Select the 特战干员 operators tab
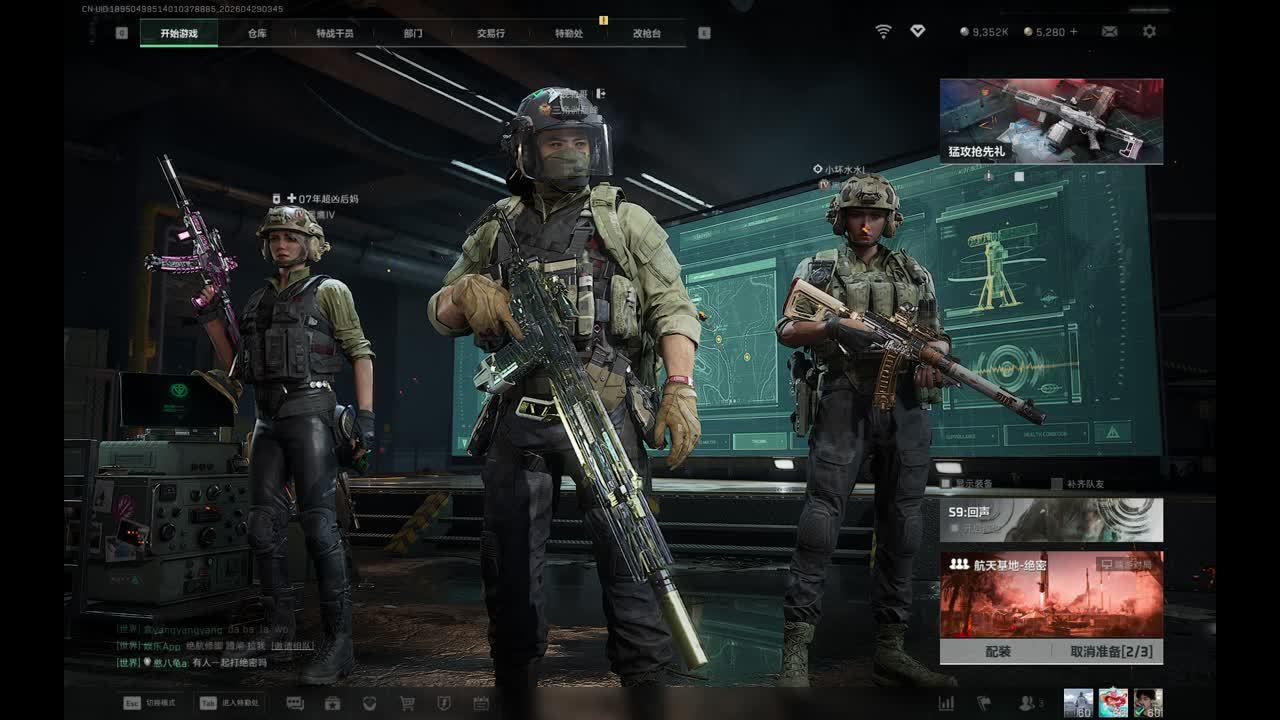This screenshot has width=1280, height=720. (x=335, y=33)
